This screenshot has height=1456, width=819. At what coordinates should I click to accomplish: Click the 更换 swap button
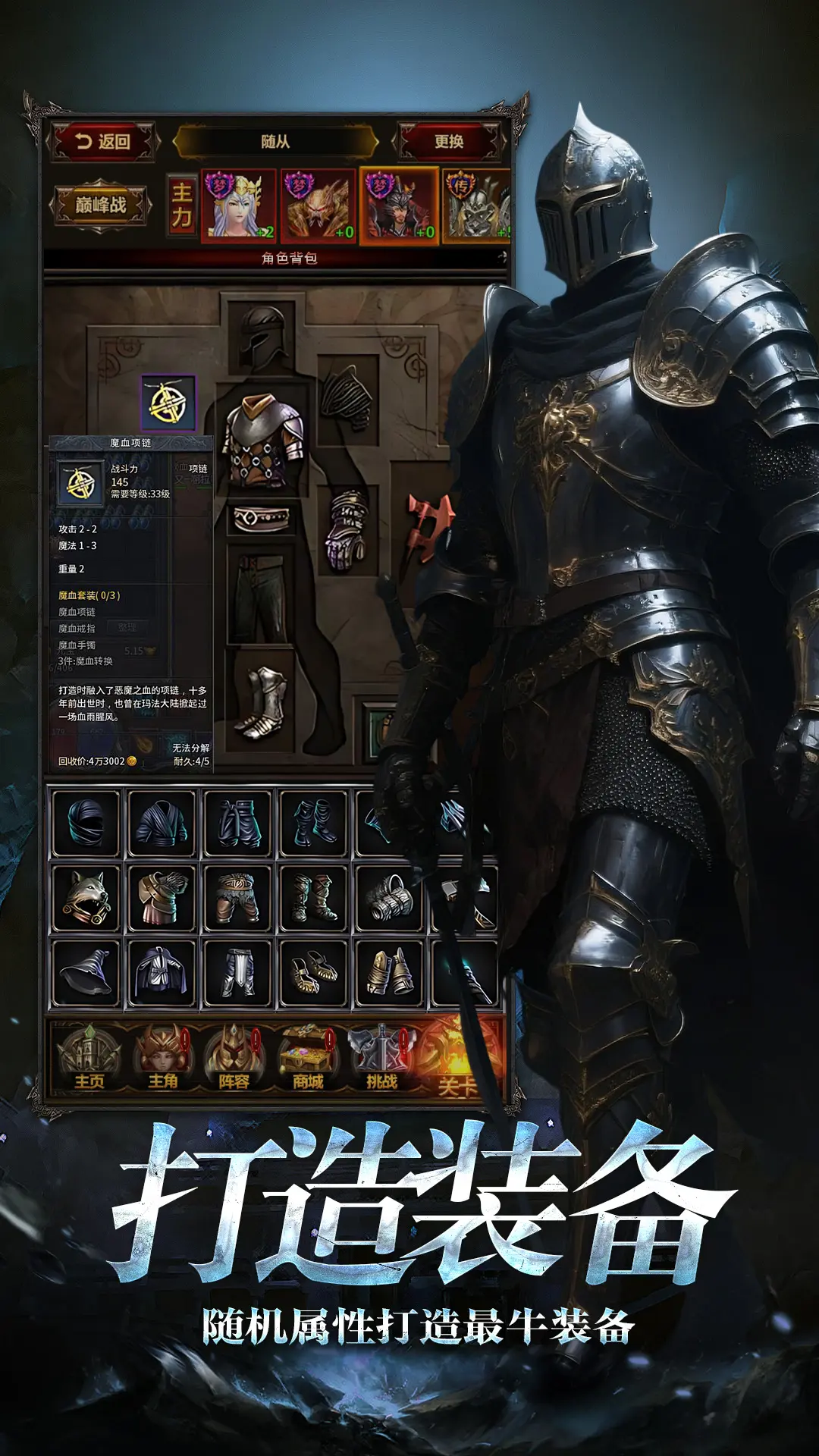click(x=448, y=142)
